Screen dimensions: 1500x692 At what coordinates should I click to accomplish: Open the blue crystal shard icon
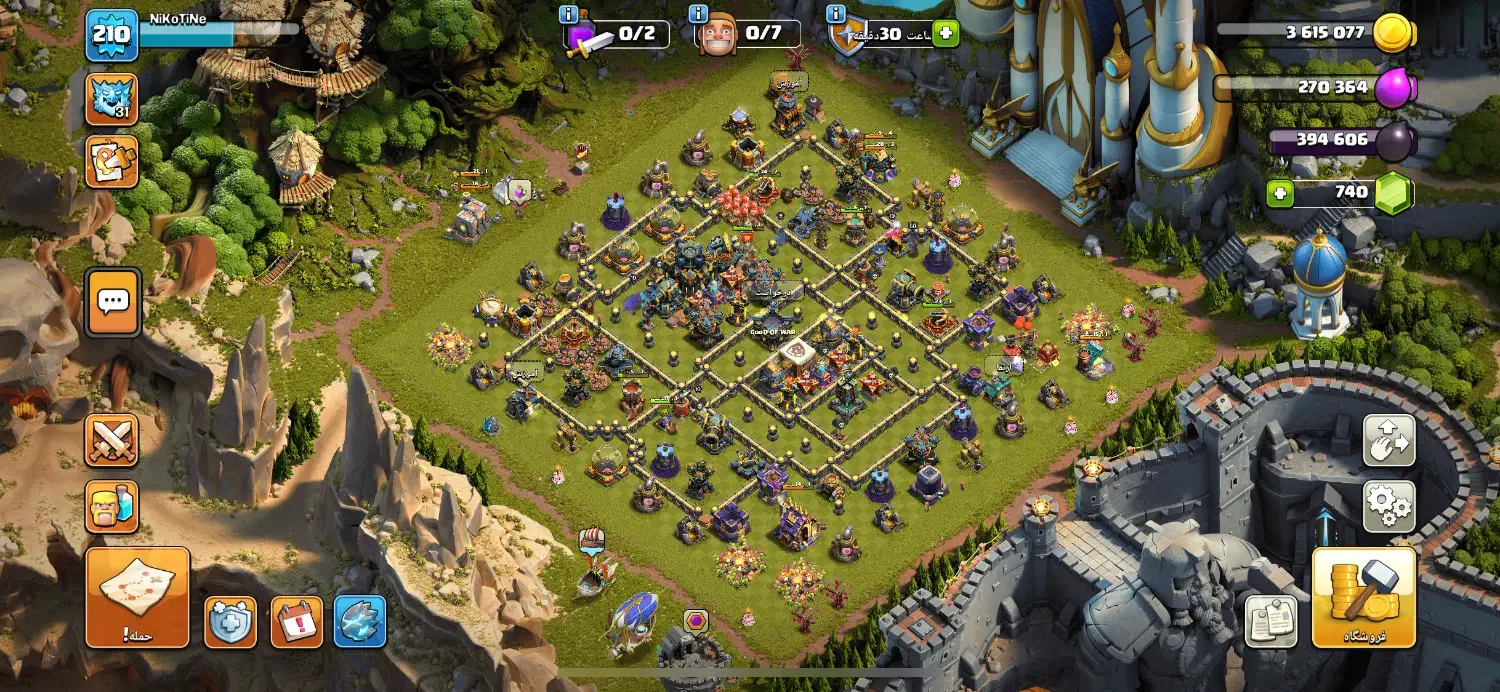(x=360, y=622)
